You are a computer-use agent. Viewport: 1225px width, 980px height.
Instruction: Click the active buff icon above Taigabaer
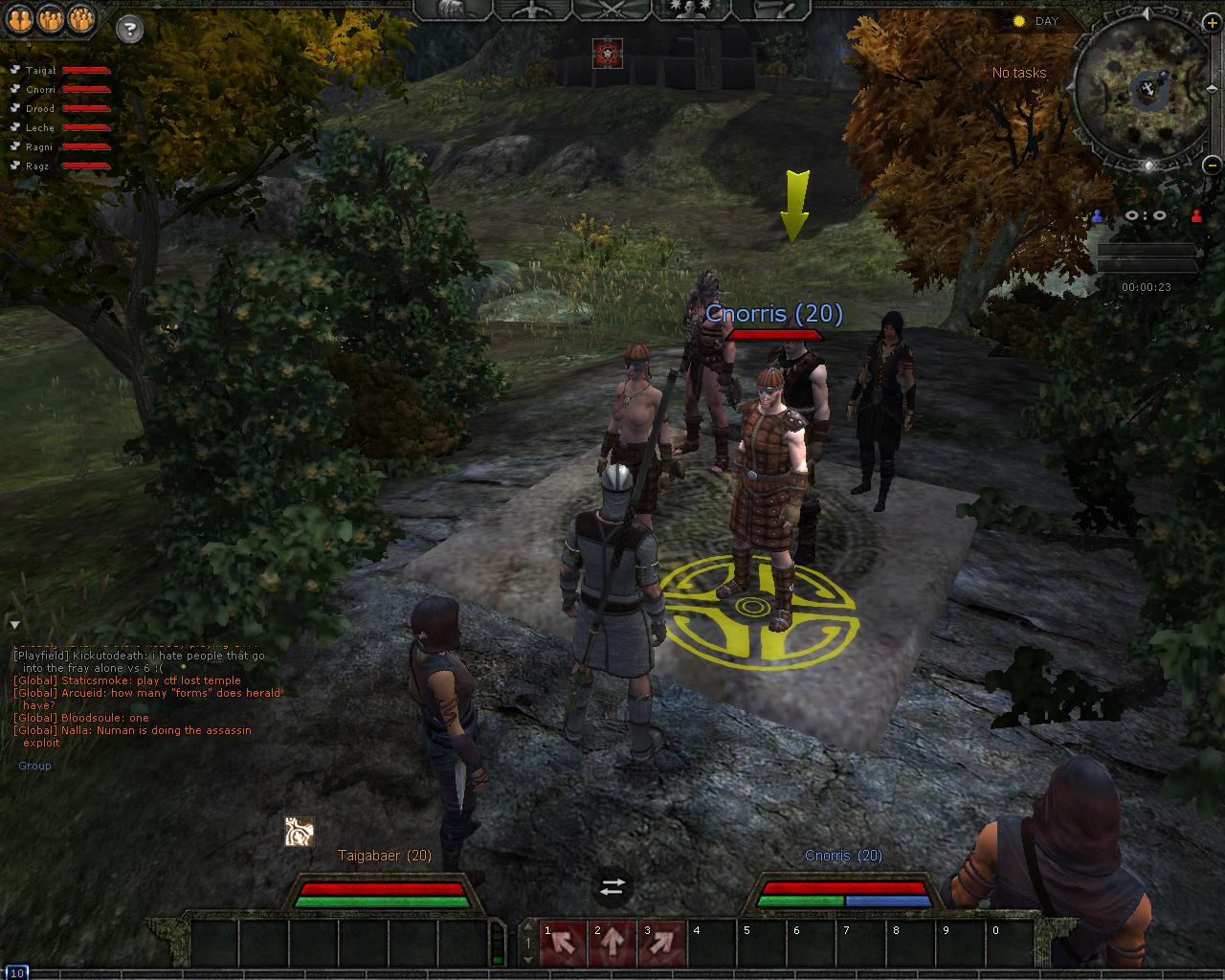pos(300,832)
